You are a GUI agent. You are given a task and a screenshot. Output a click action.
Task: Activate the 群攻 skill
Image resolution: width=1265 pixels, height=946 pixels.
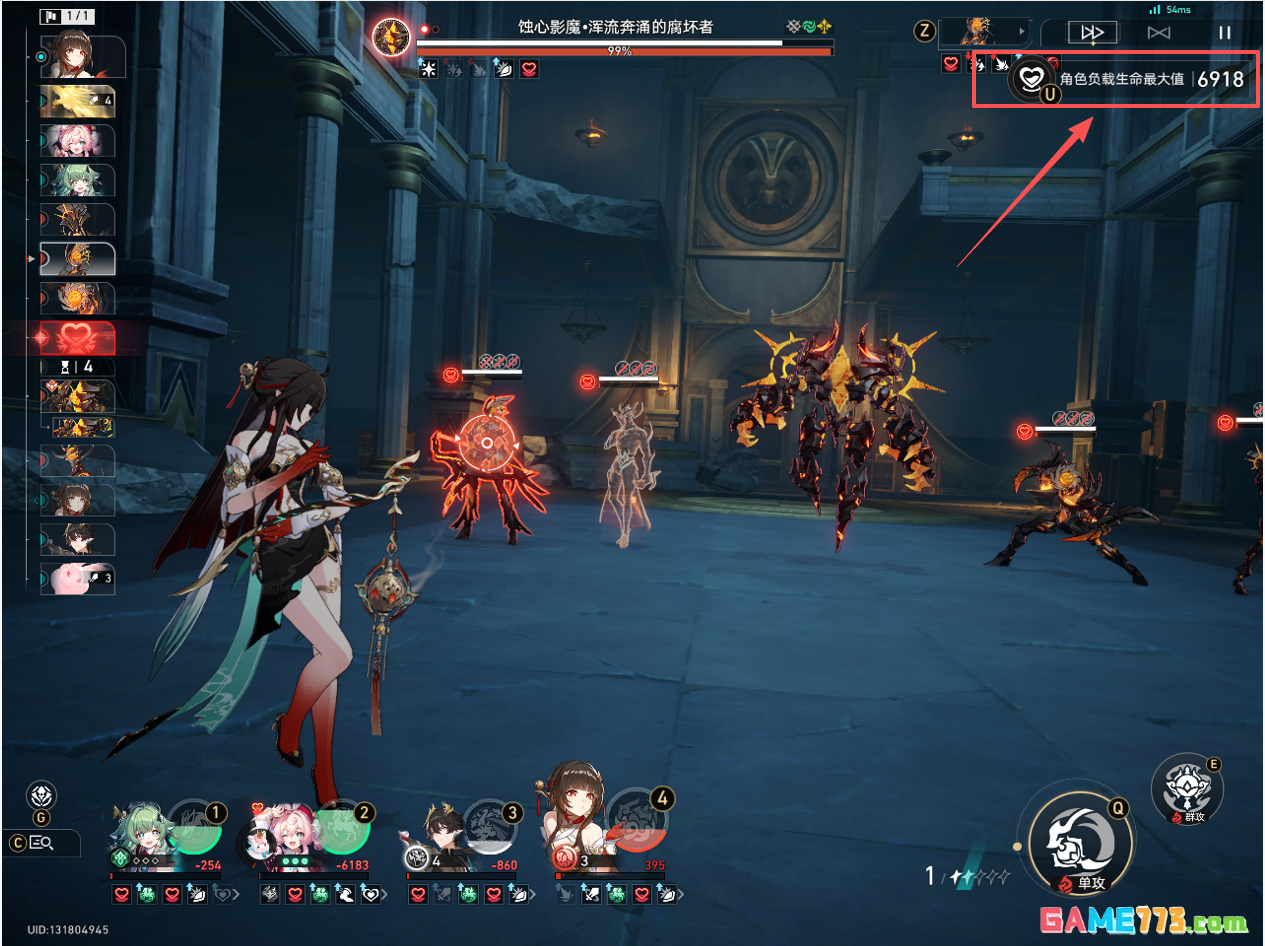point(1187,787)
